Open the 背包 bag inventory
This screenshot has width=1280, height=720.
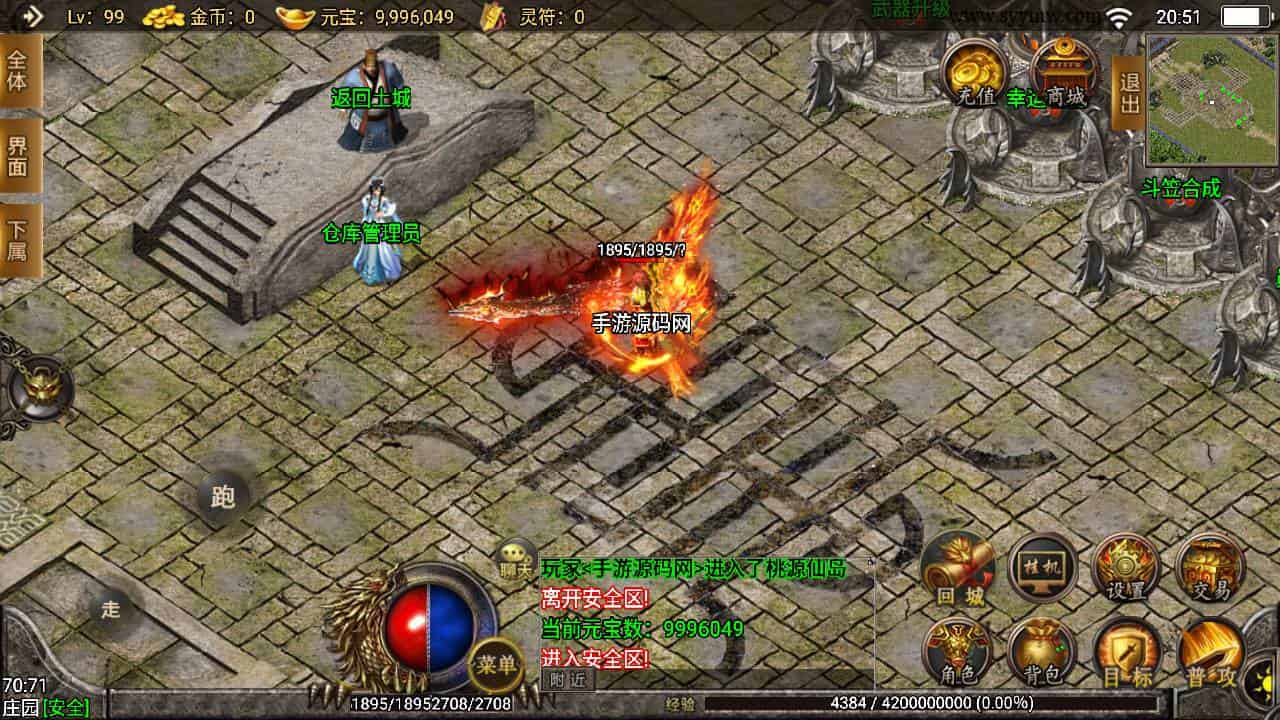1041,654
